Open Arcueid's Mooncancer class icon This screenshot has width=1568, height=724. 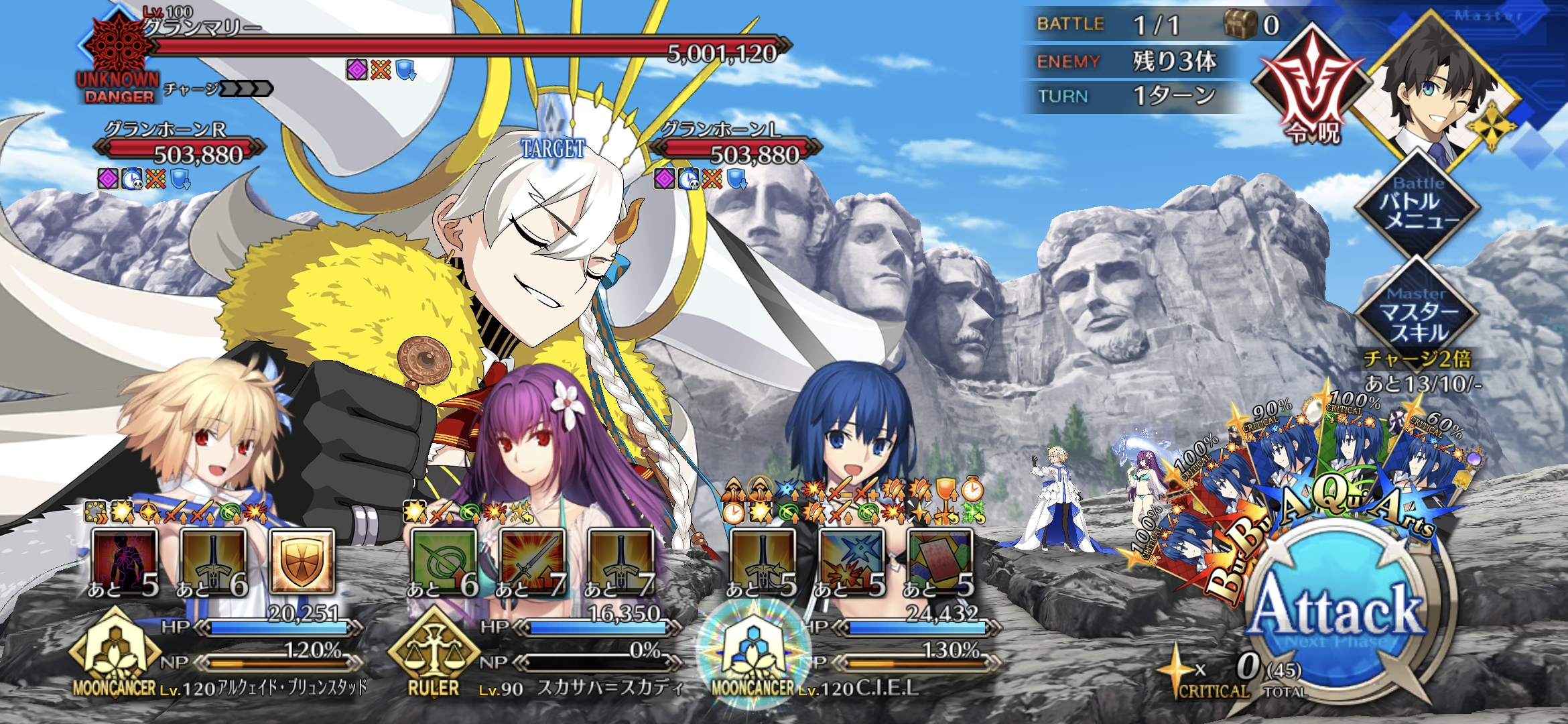[x=114, y=654]
